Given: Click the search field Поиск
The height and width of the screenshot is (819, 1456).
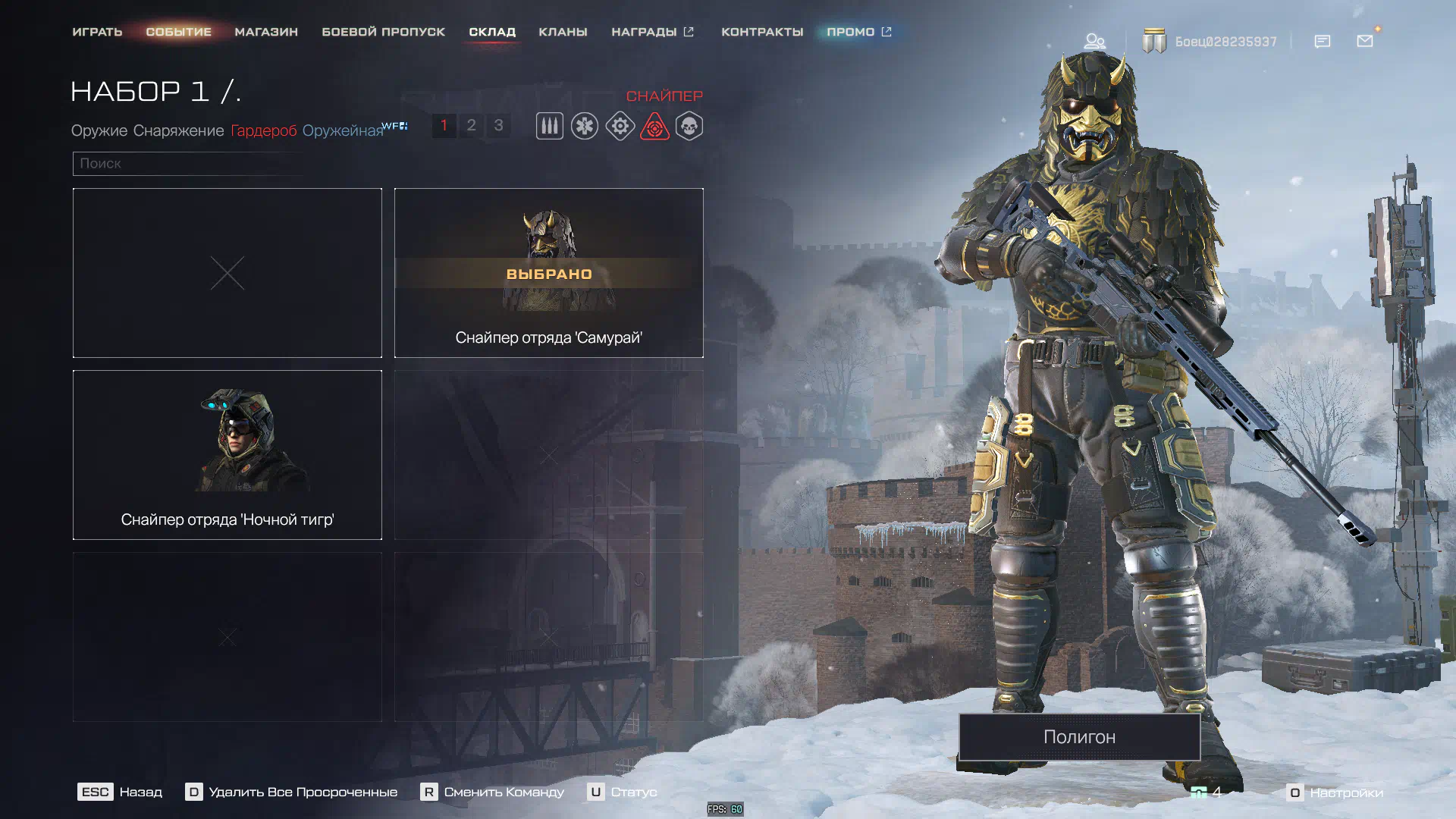Looking at the screenshot, I should point(190,164).
